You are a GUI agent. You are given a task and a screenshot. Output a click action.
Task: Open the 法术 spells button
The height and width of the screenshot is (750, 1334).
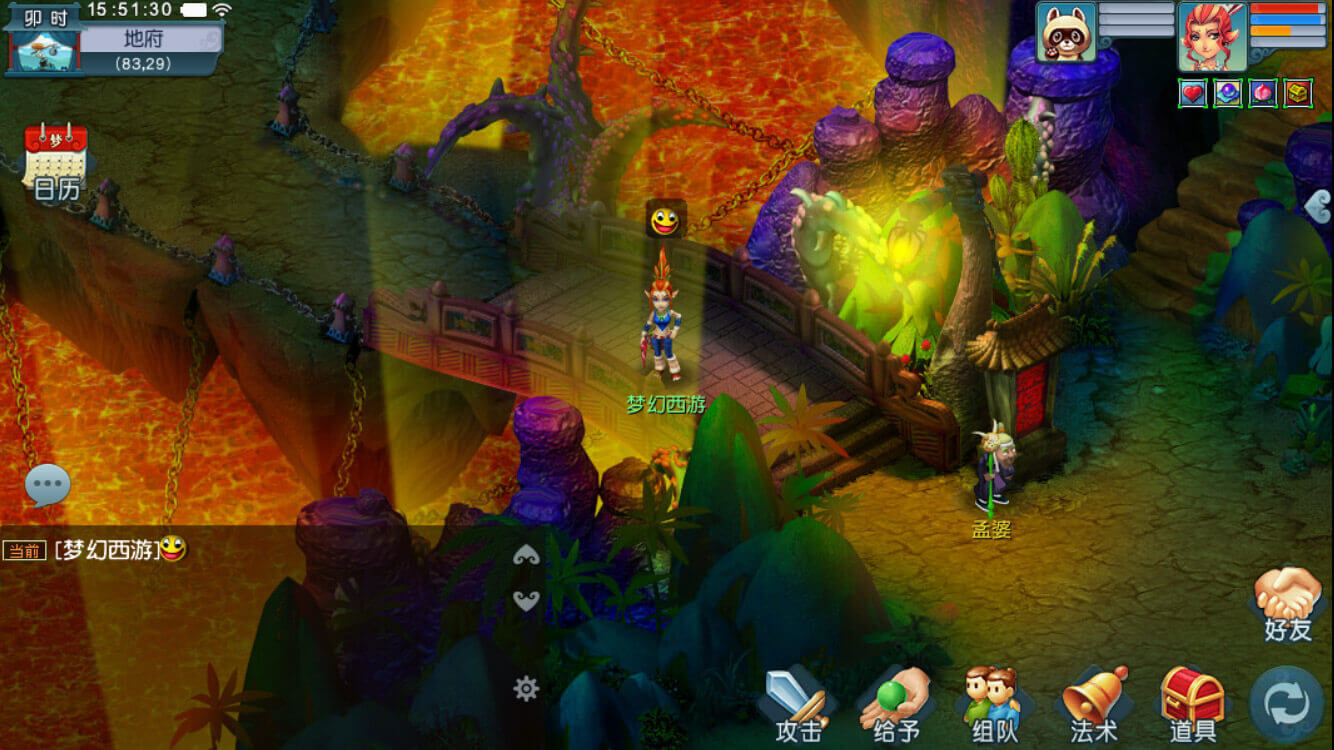click(x=1093, y=705)
